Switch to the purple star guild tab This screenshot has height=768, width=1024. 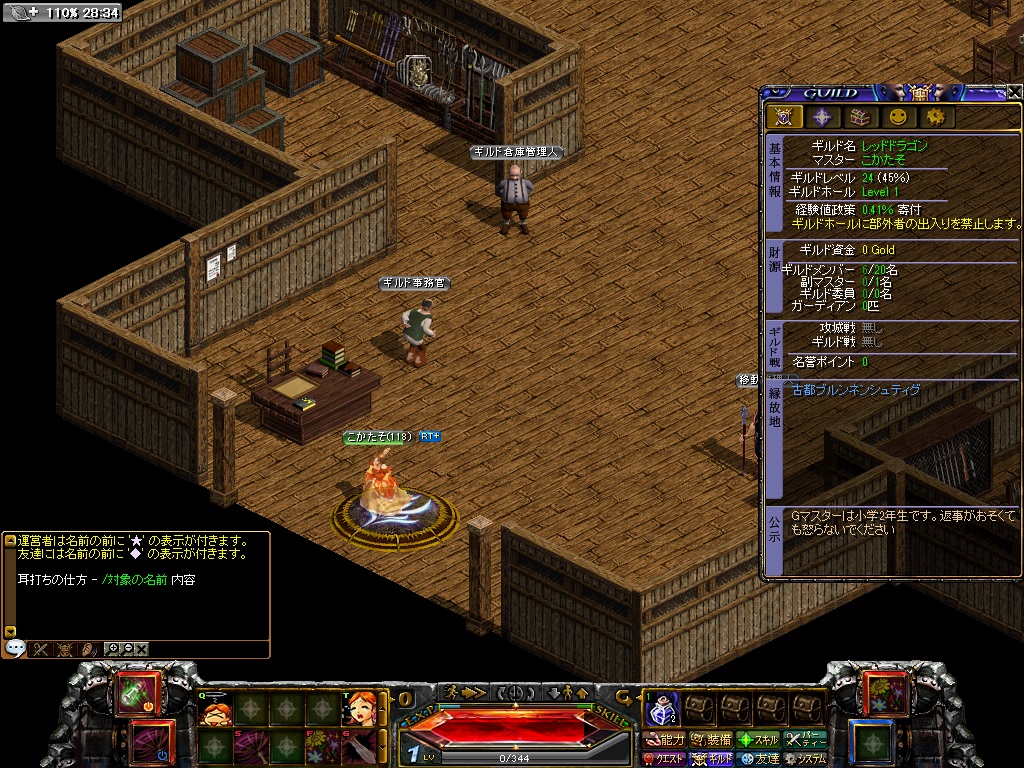[x=822, y=117]
